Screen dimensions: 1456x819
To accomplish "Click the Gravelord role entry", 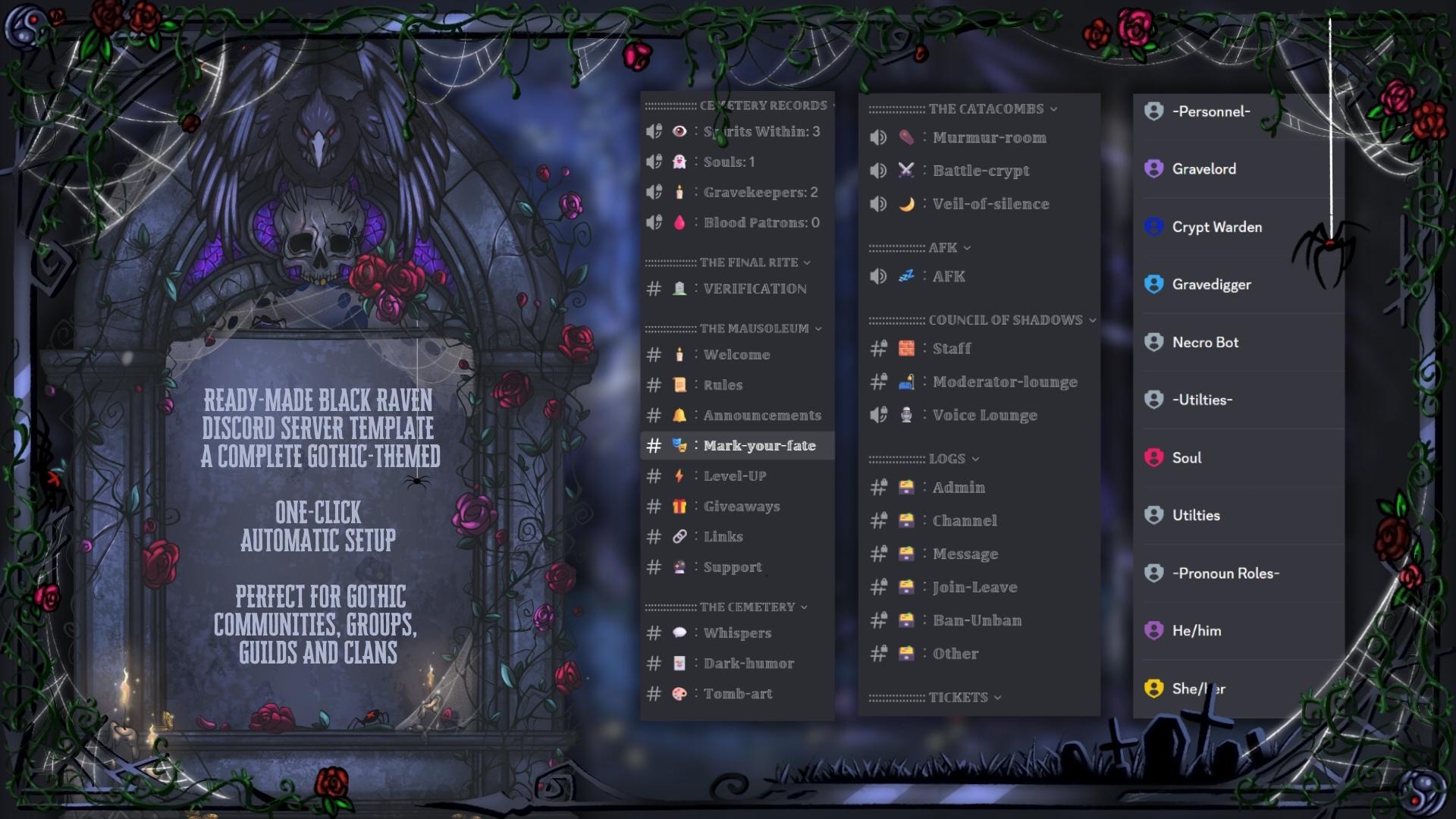I will 1203,168.
